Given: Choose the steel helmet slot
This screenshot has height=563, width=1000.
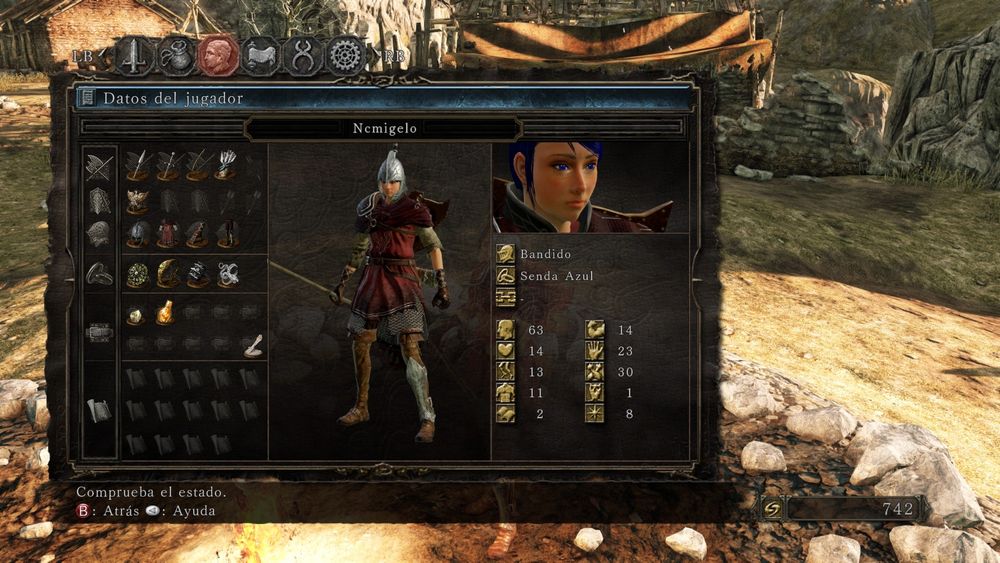Looking at the screenshot, I should pos(138,234).
